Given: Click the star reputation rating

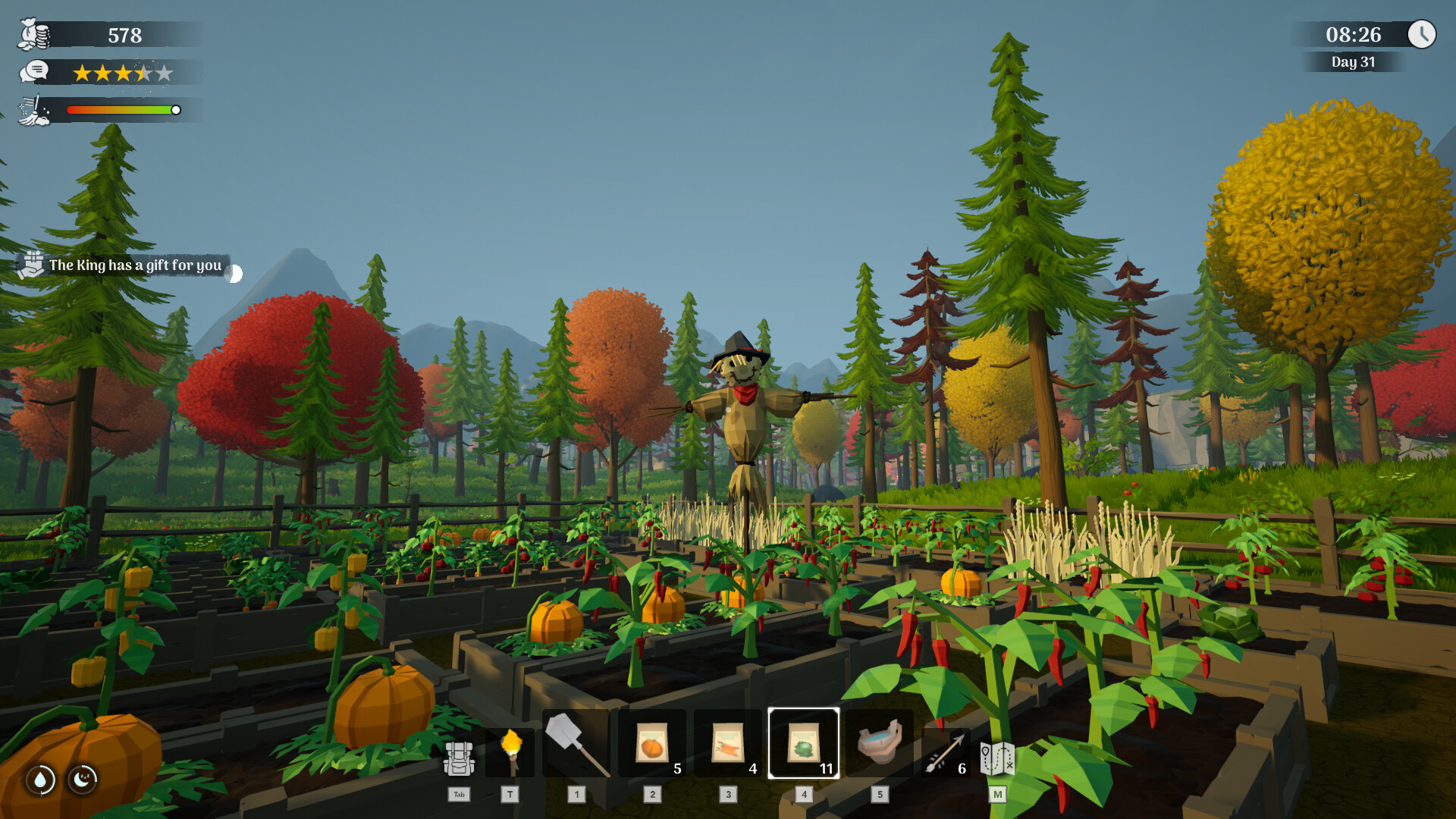Looking at the screenshot, I should [x=123, y=73].
